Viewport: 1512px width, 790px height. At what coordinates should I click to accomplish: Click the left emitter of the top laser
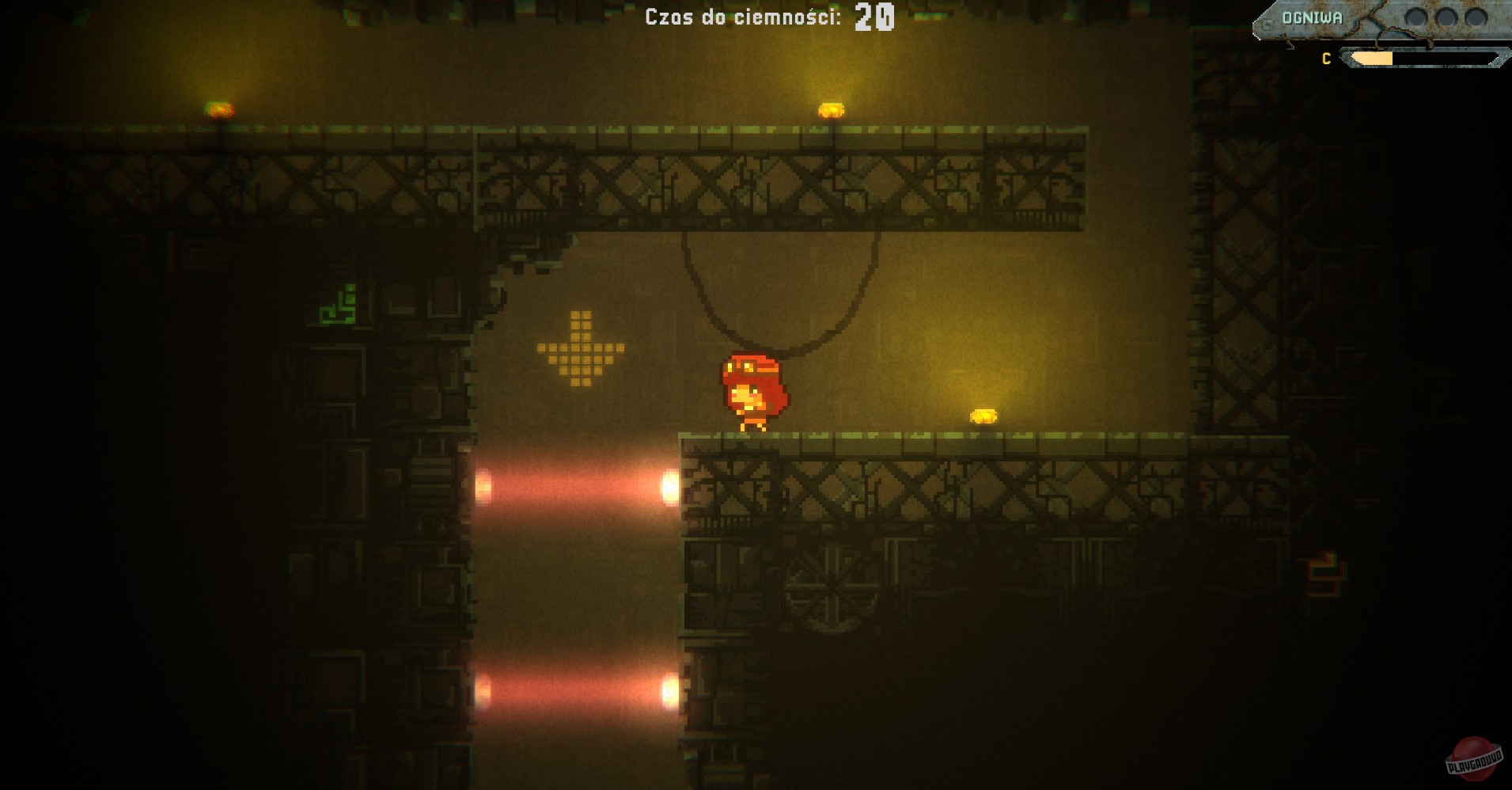(x=482, y=487)
